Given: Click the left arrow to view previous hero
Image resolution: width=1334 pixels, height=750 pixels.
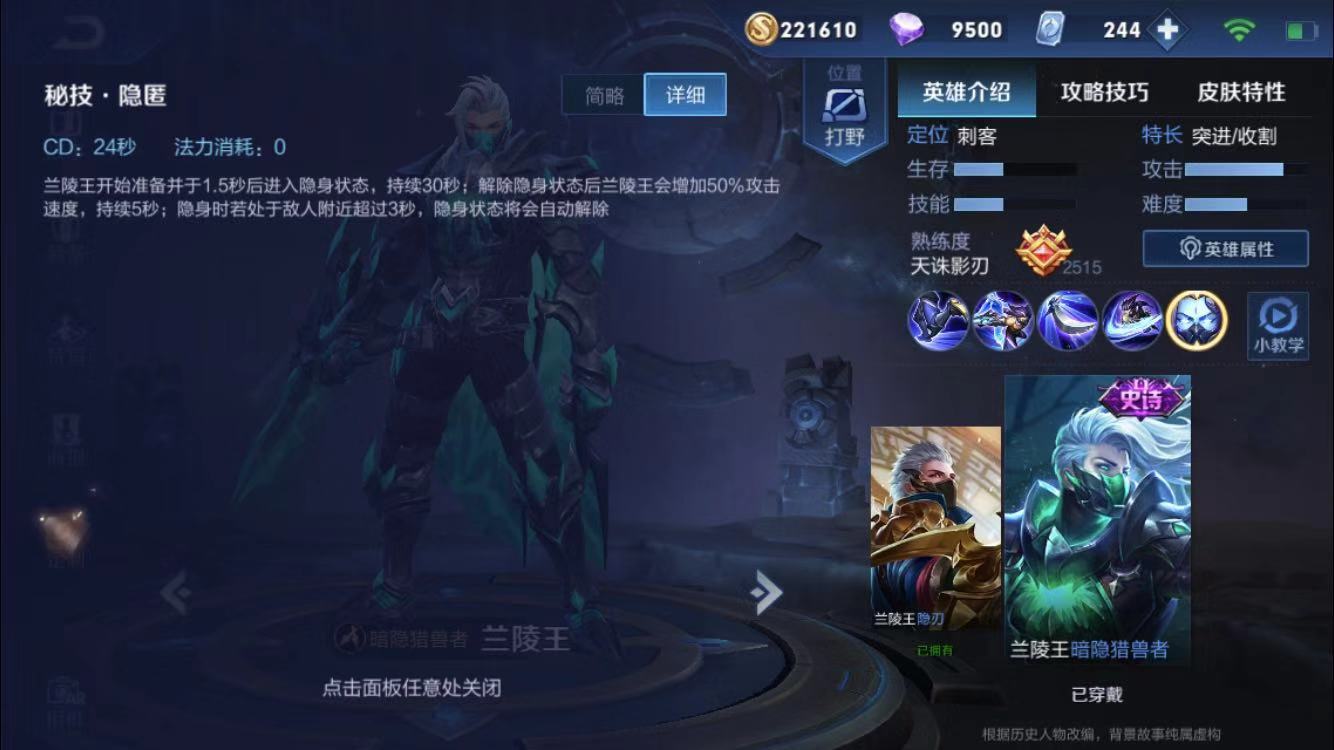Looking at the screenshot, I should point(176,592).
